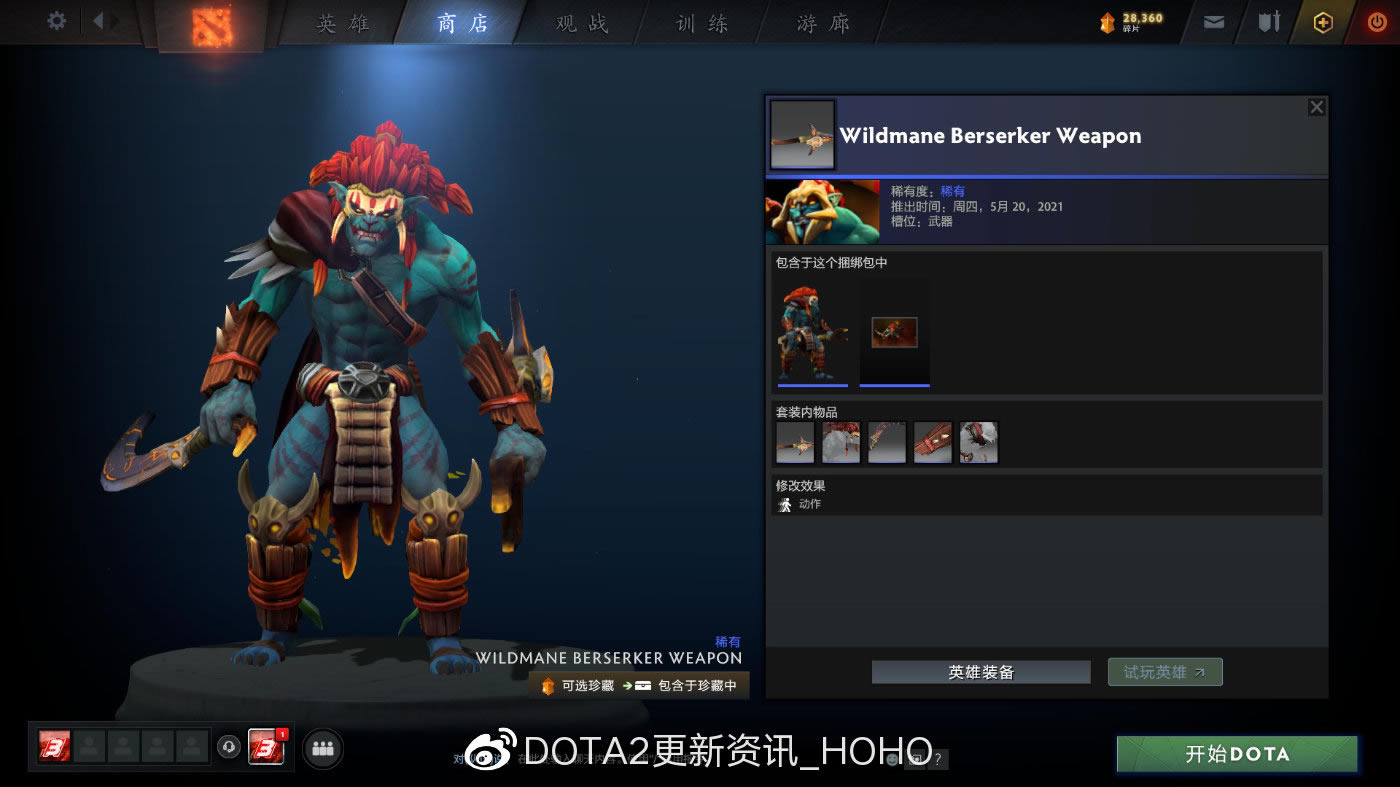Open notifications via the envelope icon
The height and width of the screenshot is (787, 1400).
tap(1214, 21)
